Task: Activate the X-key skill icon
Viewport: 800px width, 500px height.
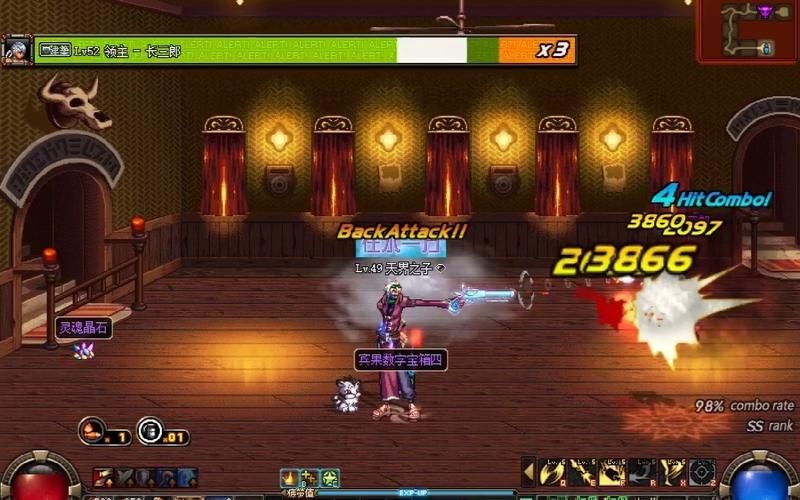Action: click(x=672, y=471)
